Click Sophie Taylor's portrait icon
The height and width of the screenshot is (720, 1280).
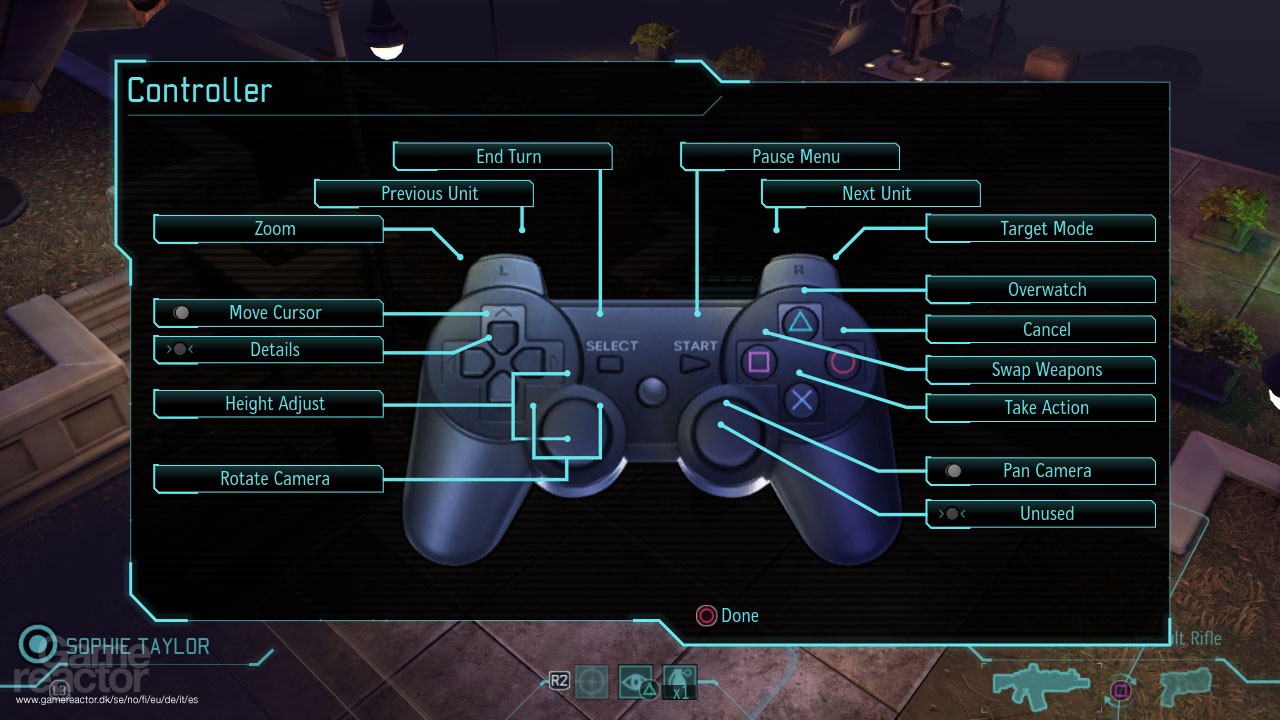(38, 645)
